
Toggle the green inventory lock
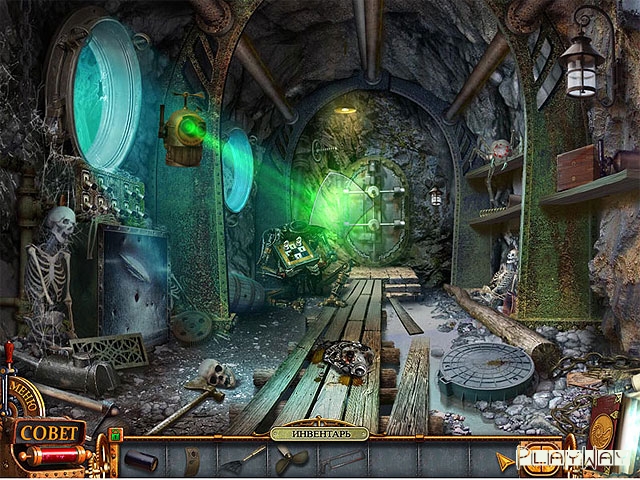(x=114, y=435)
